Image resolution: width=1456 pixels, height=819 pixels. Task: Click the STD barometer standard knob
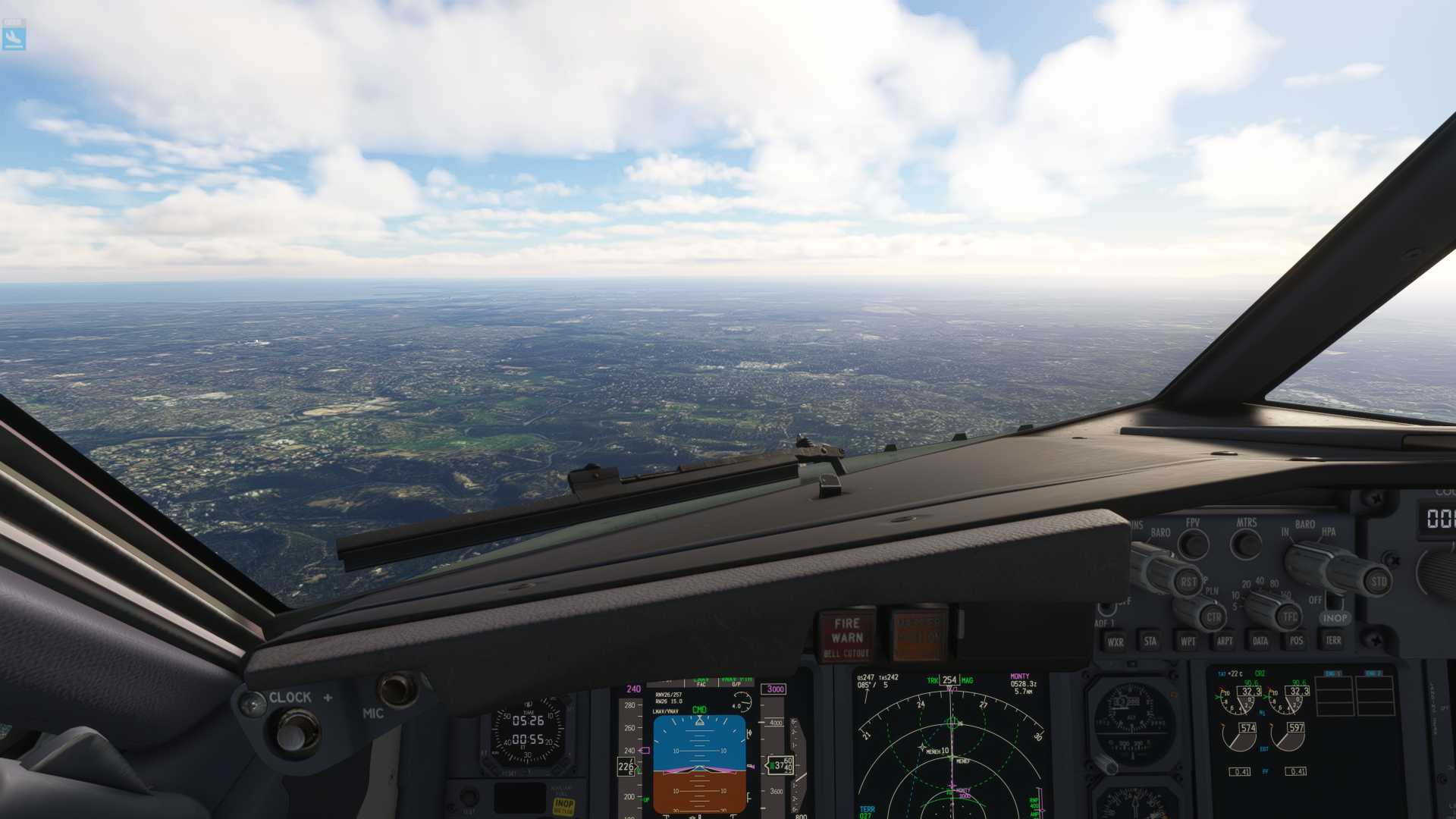tap(1378, 582)
